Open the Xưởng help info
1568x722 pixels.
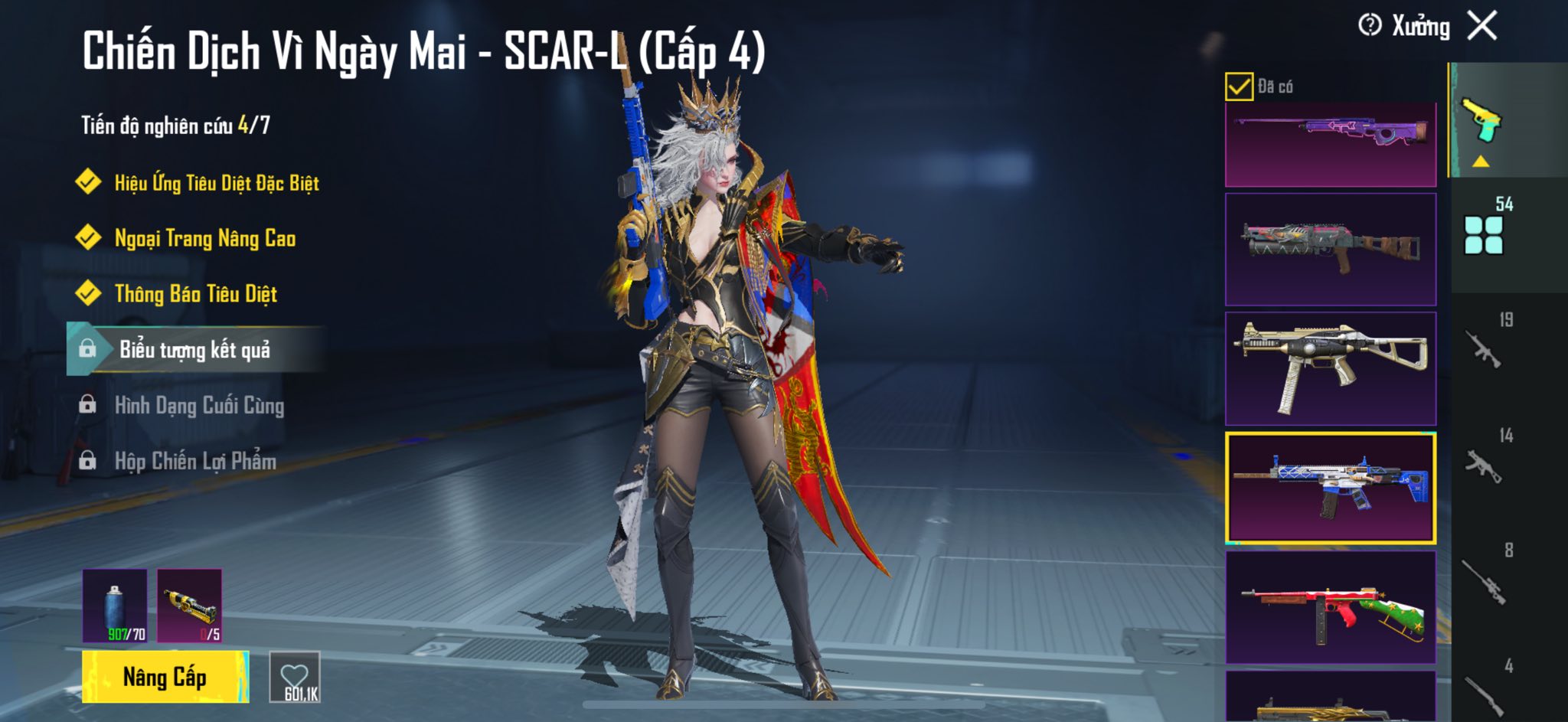point(1369,26)
